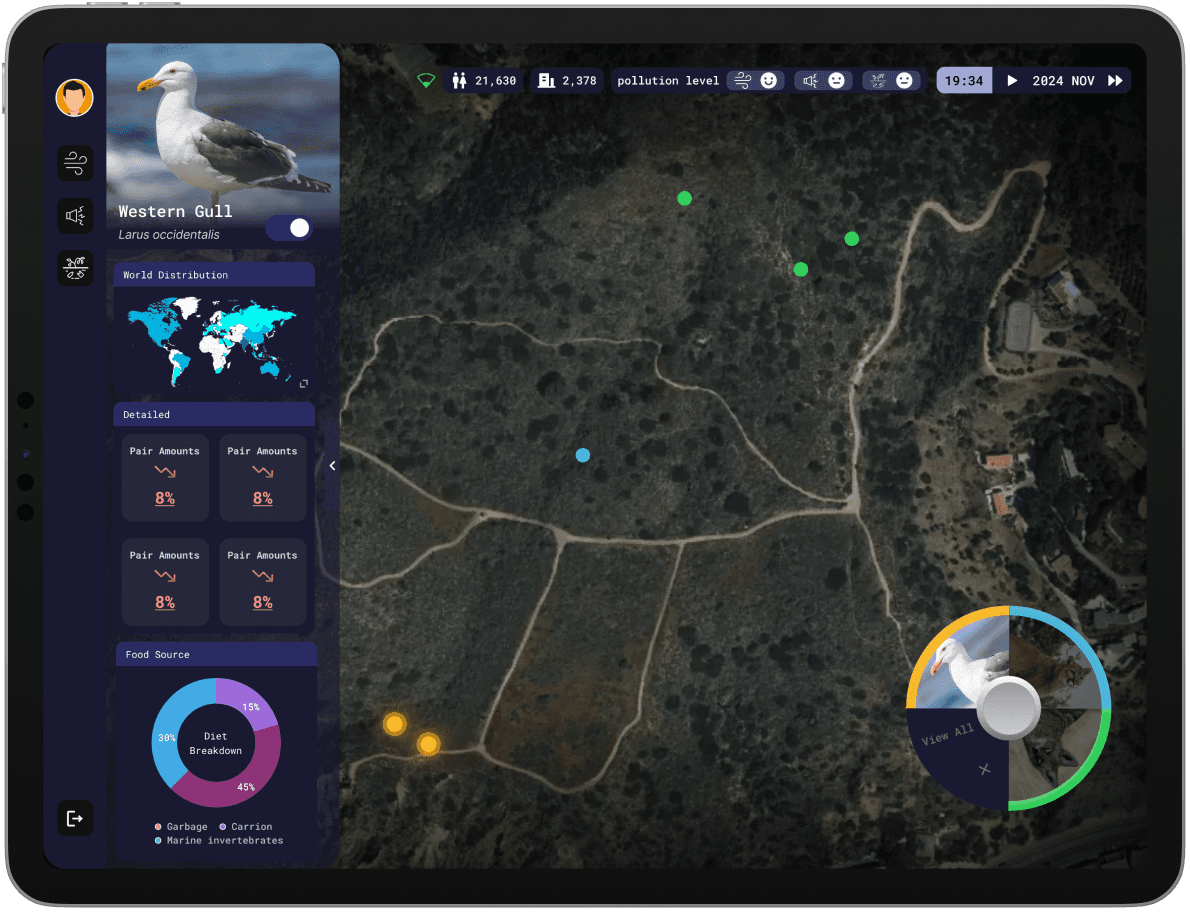The width and height of the screenshot is (1190, 912).
Task: Open the user profile avatar
Action: pyautogui.click(x=74, y=98)
